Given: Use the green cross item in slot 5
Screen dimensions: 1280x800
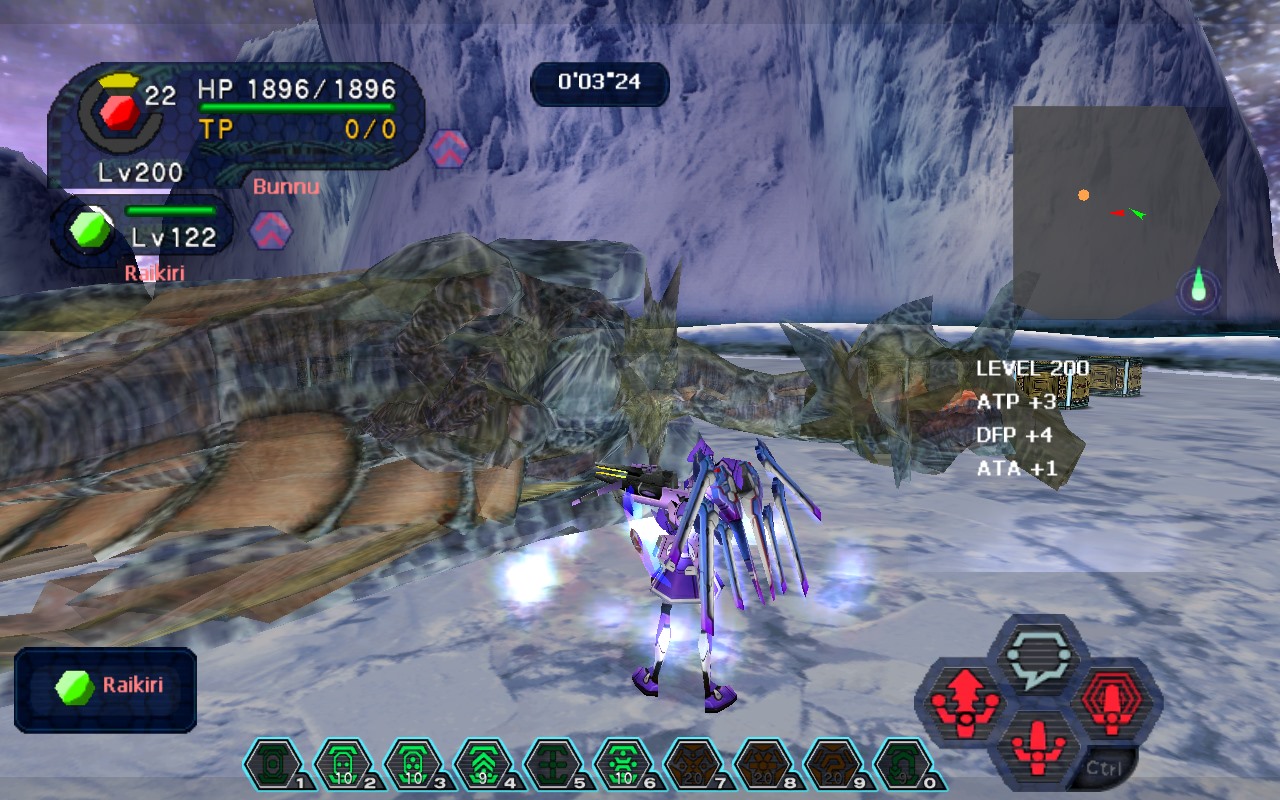Looking at the screenshot, I should pyautogui.click(x=552, y=766).
